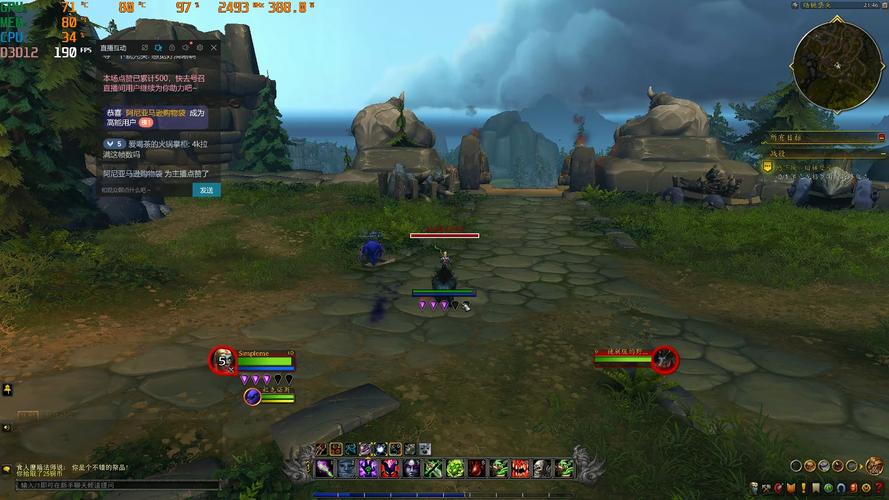Activate the blue stone face ability
Image resolution: width=889 pixels, height=500 pixels.
coord(345,468)
